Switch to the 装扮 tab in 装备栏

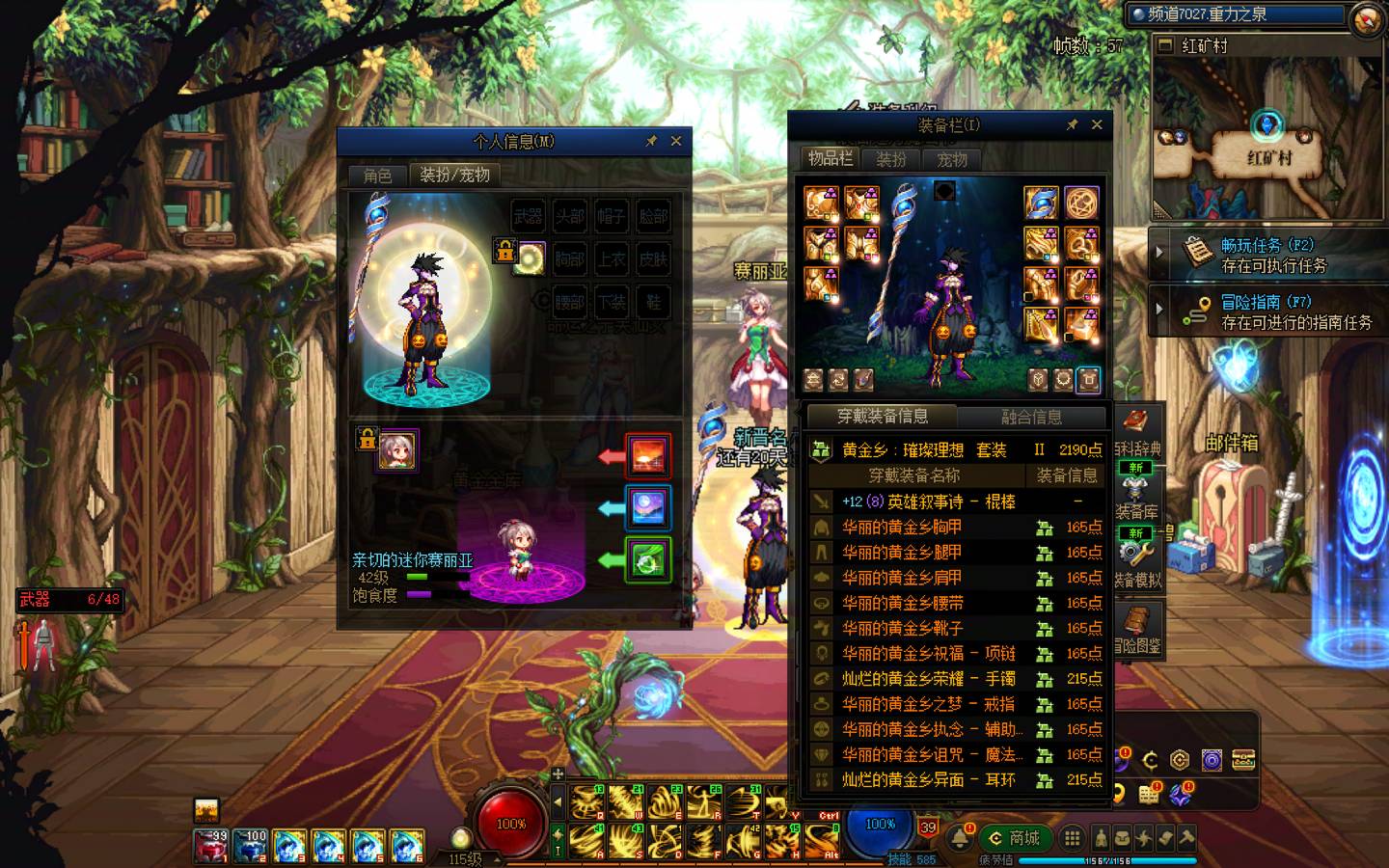pos(890,159)
